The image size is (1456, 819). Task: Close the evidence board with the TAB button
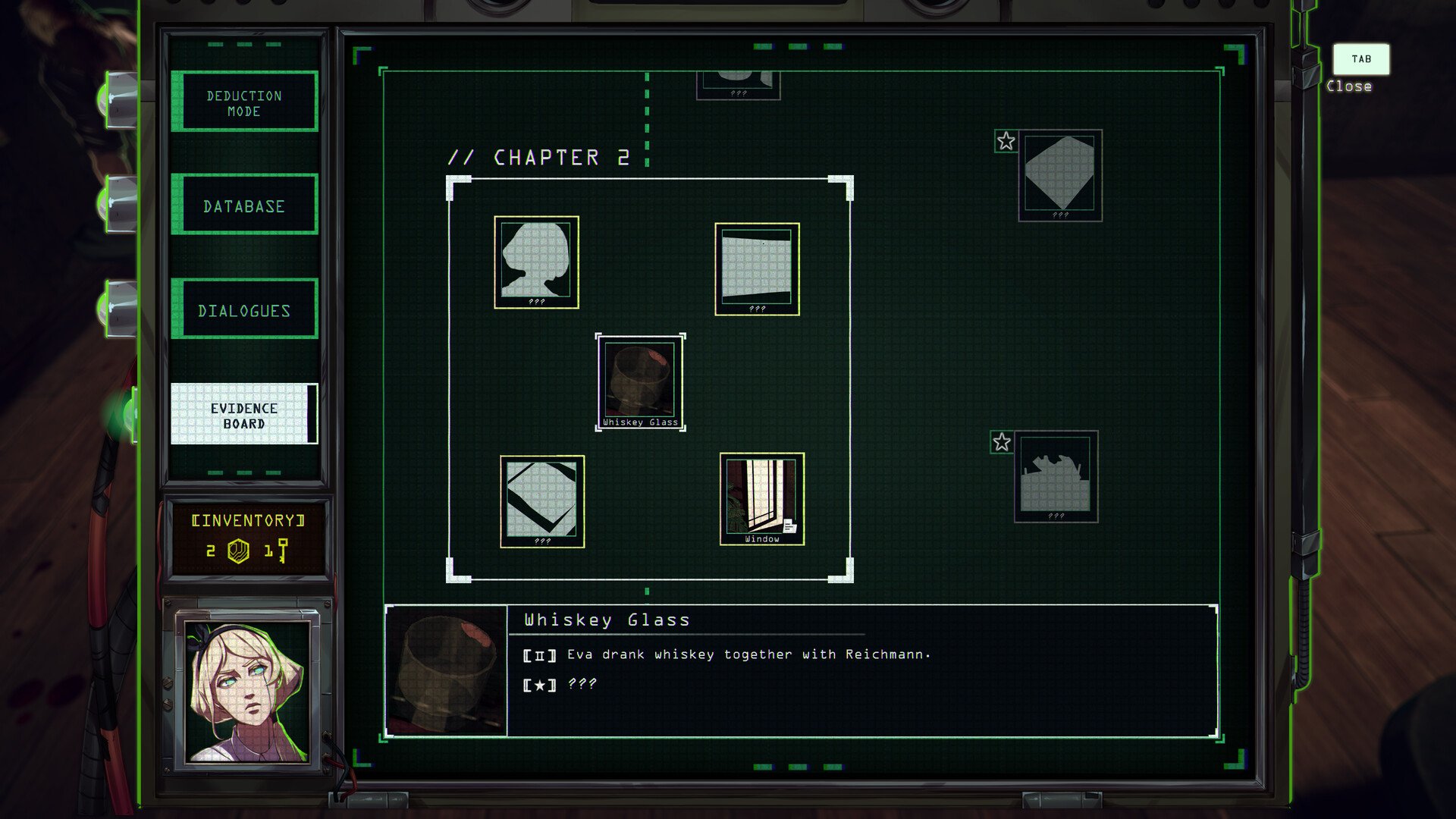pyautogui.click(x=1361, y=59)
